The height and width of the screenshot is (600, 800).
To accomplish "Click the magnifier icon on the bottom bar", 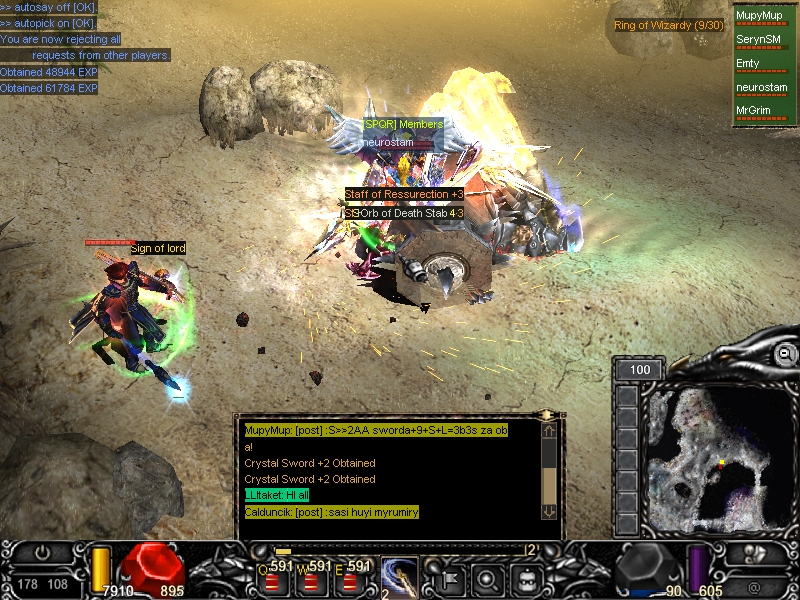I will tap(488, 578).
